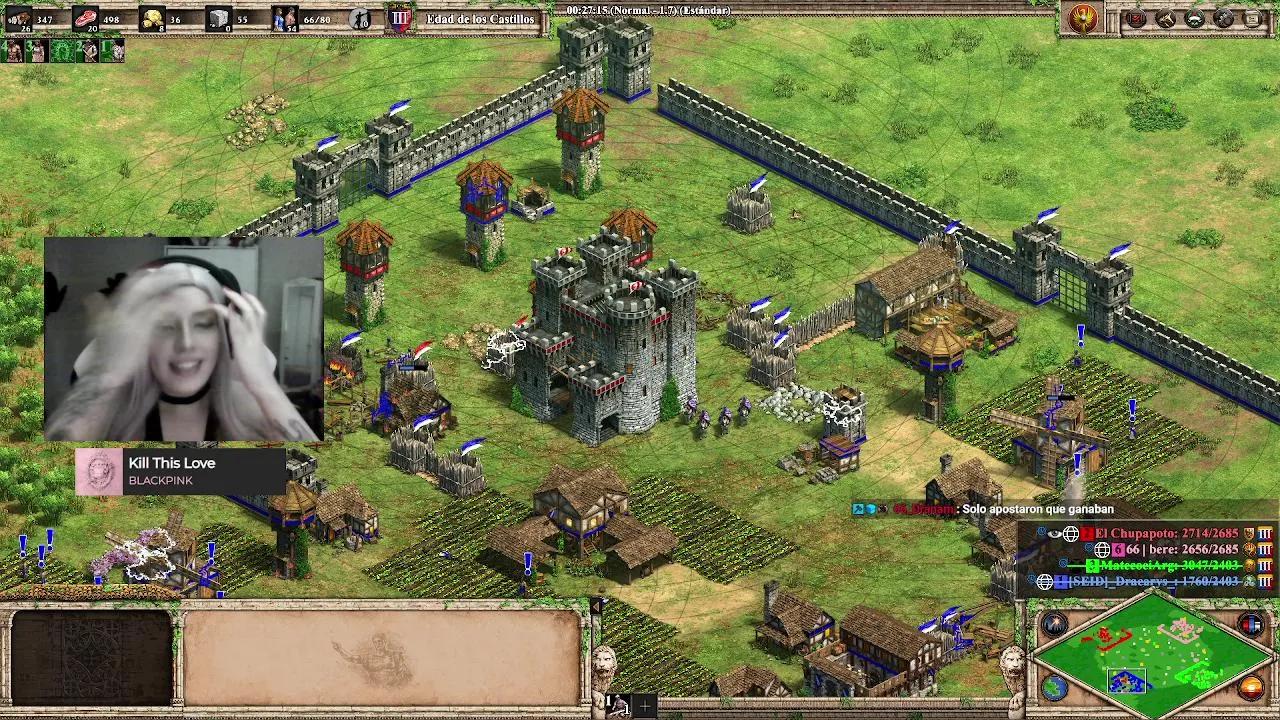
Task: Activate the minimap flare signal button
Action: pyautogui.click(x=1054, y=625)
